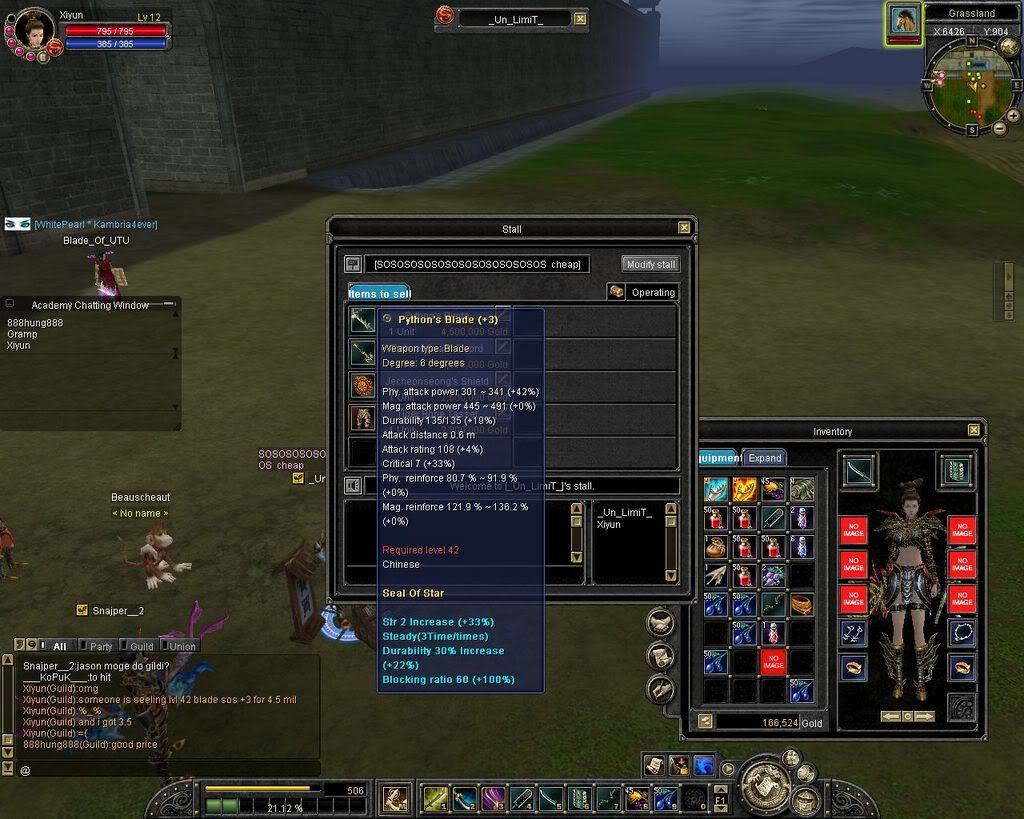
Task: Close the _Un_LimiT_ target frame
Action: pos(581,18)
